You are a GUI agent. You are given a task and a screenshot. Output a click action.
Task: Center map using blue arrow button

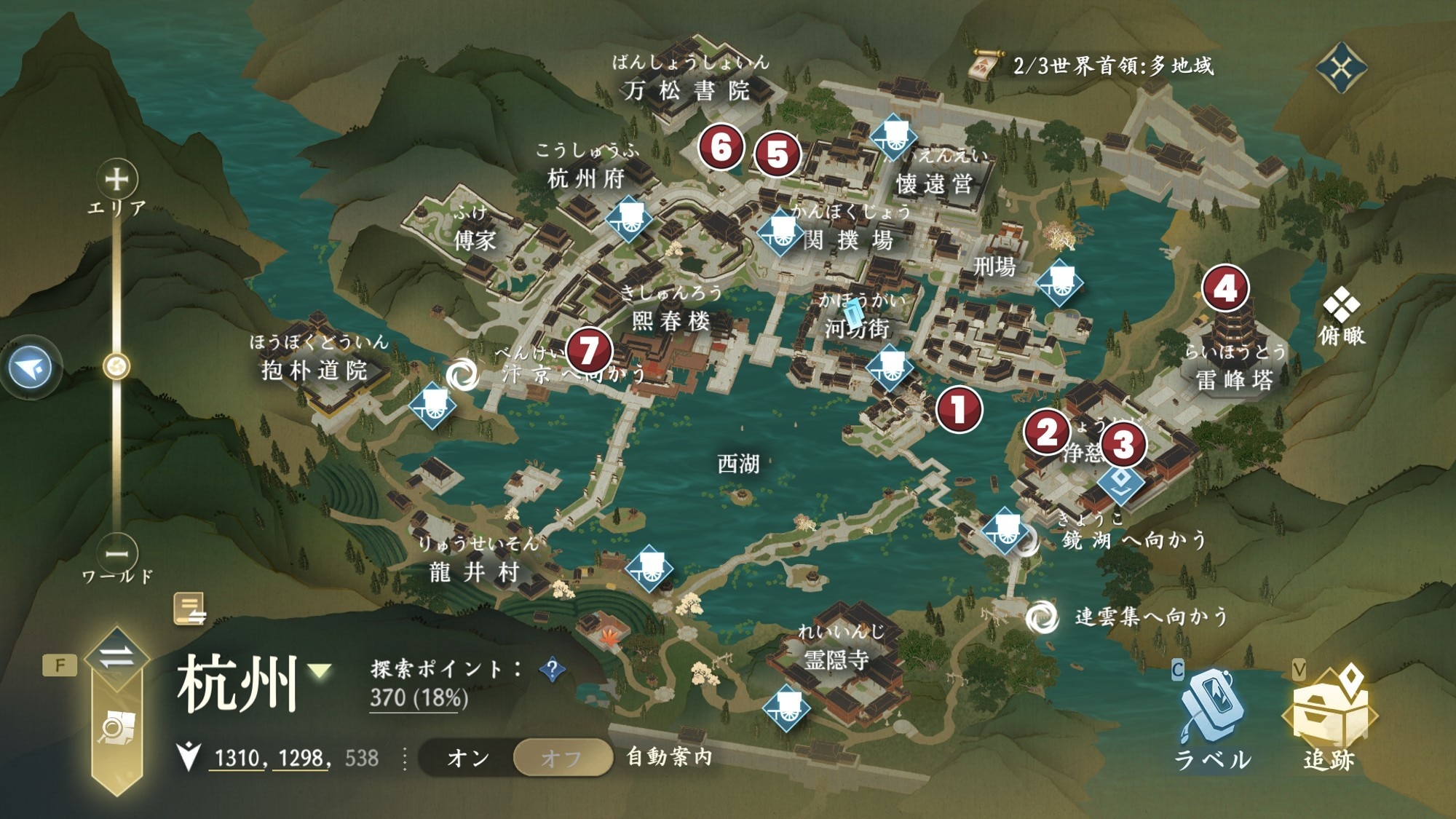pos(31,368)
